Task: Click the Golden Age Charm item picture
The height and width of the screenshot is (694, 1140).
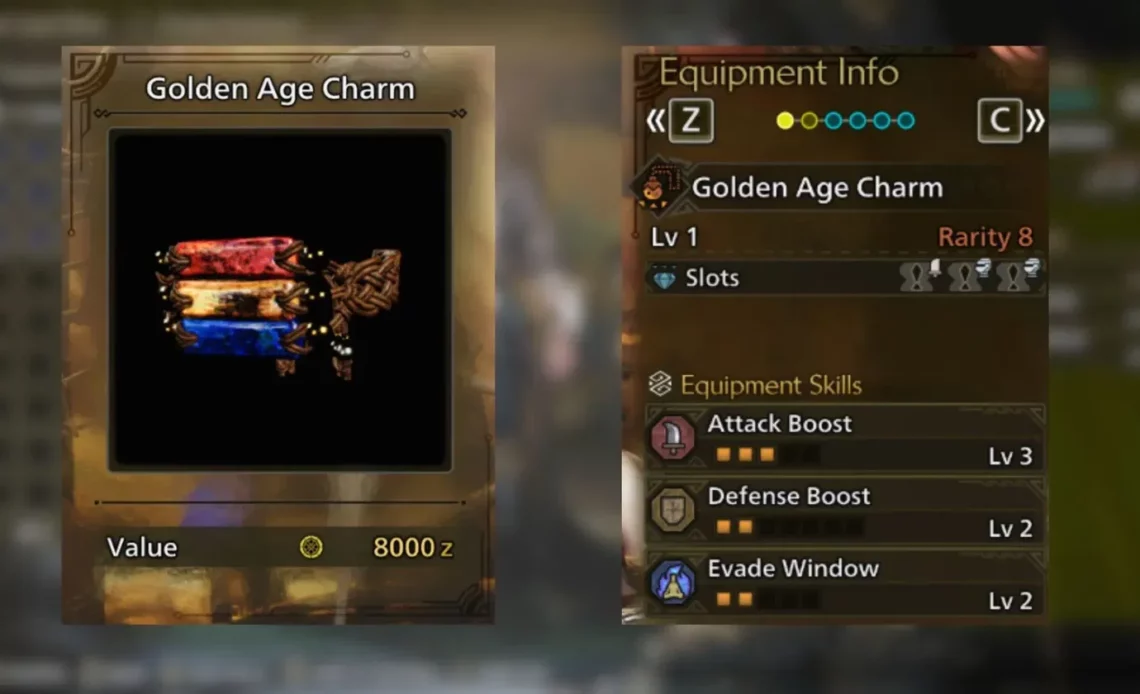Action: coord(280,298)
